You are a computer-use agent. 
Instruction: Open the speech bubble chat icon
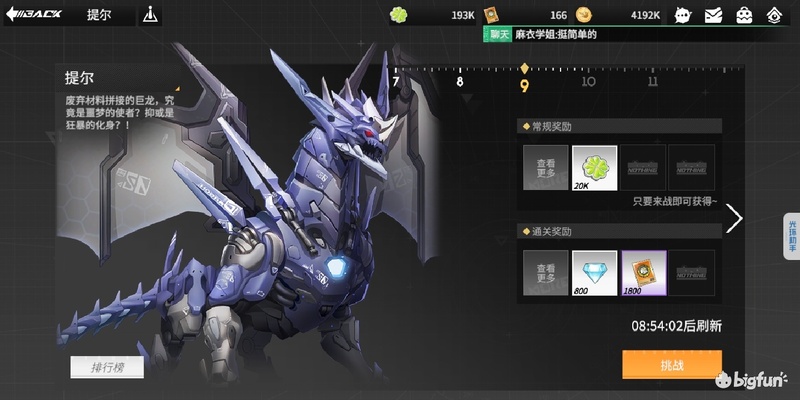[x=683, y=15]
